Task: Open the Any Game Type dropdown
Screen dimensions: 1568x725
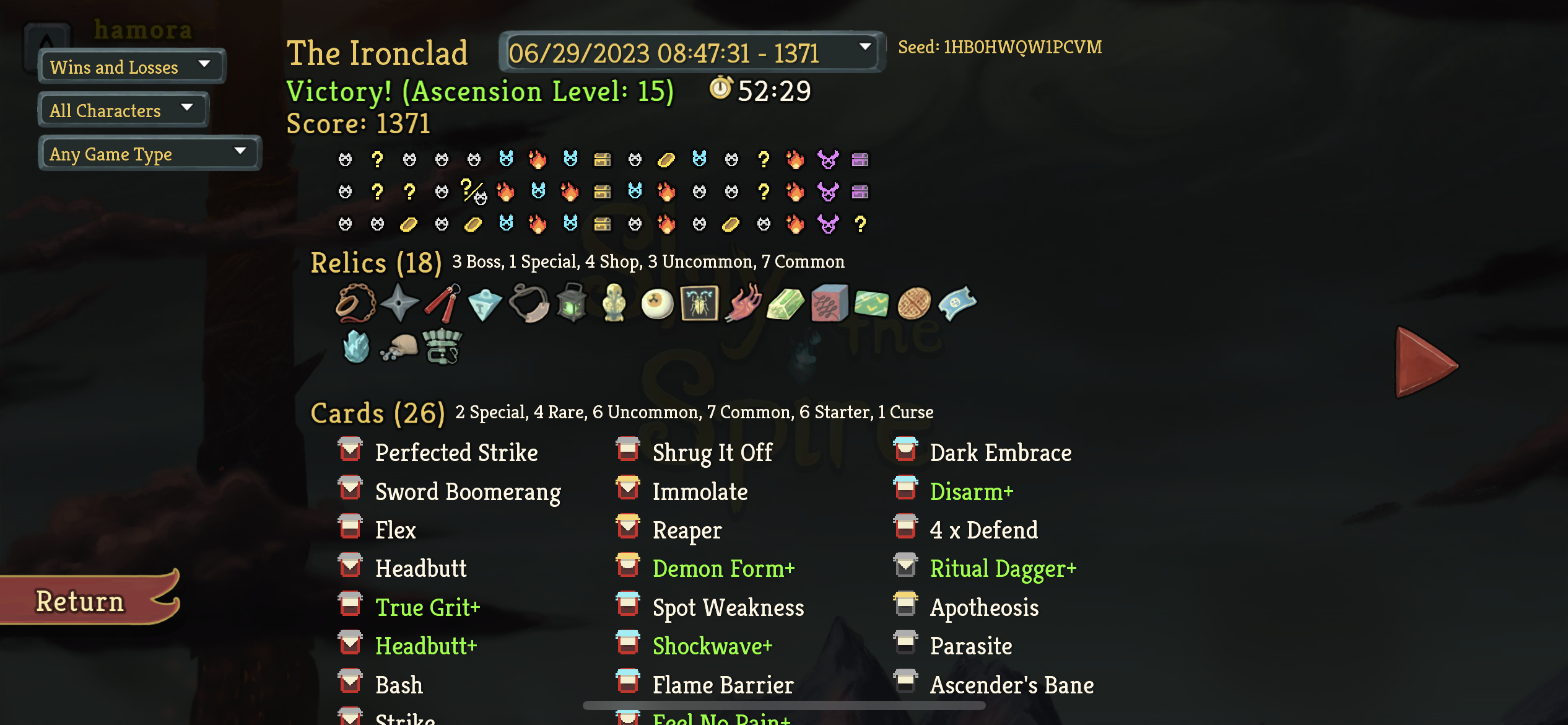Action: (x=149, y=153)
